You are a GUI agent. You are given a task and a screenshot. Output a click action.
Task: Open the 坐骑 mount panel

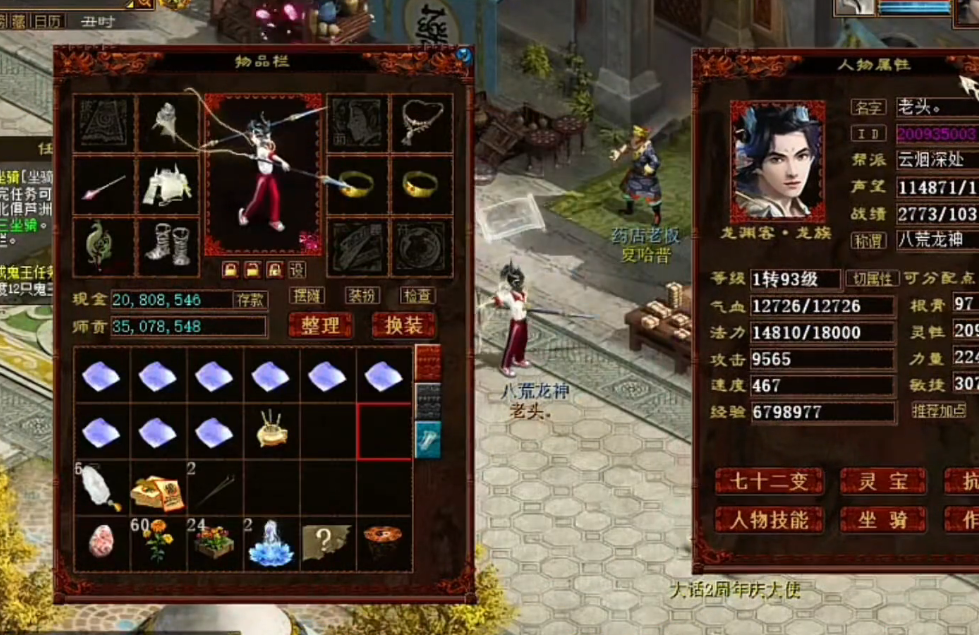[881, 520]
